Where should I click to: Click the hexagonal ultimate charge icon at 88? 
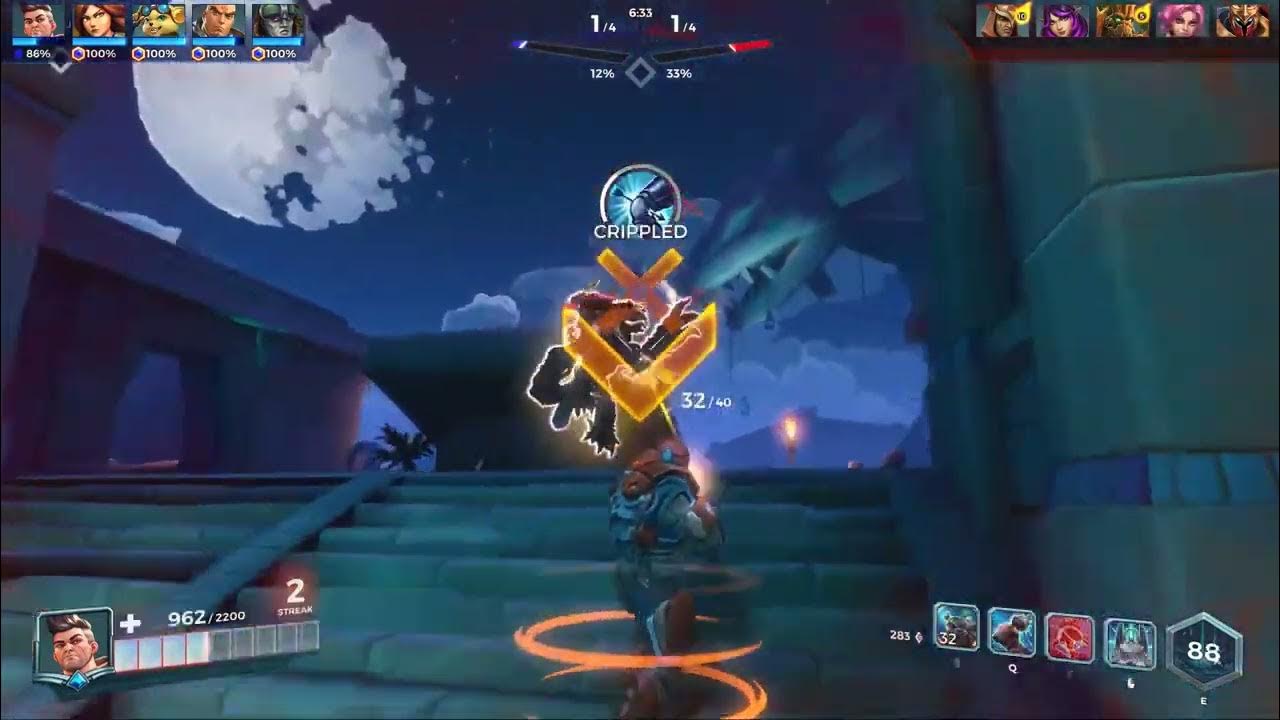[1204, 652]
